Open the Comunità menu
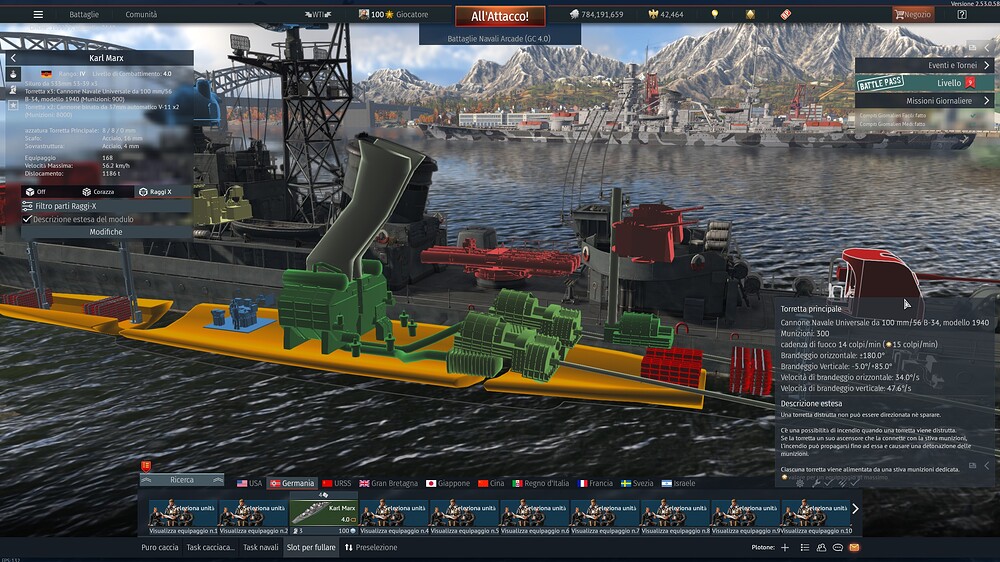The width and height of the screenshot is (1000, 562). [x=141, y=15]
